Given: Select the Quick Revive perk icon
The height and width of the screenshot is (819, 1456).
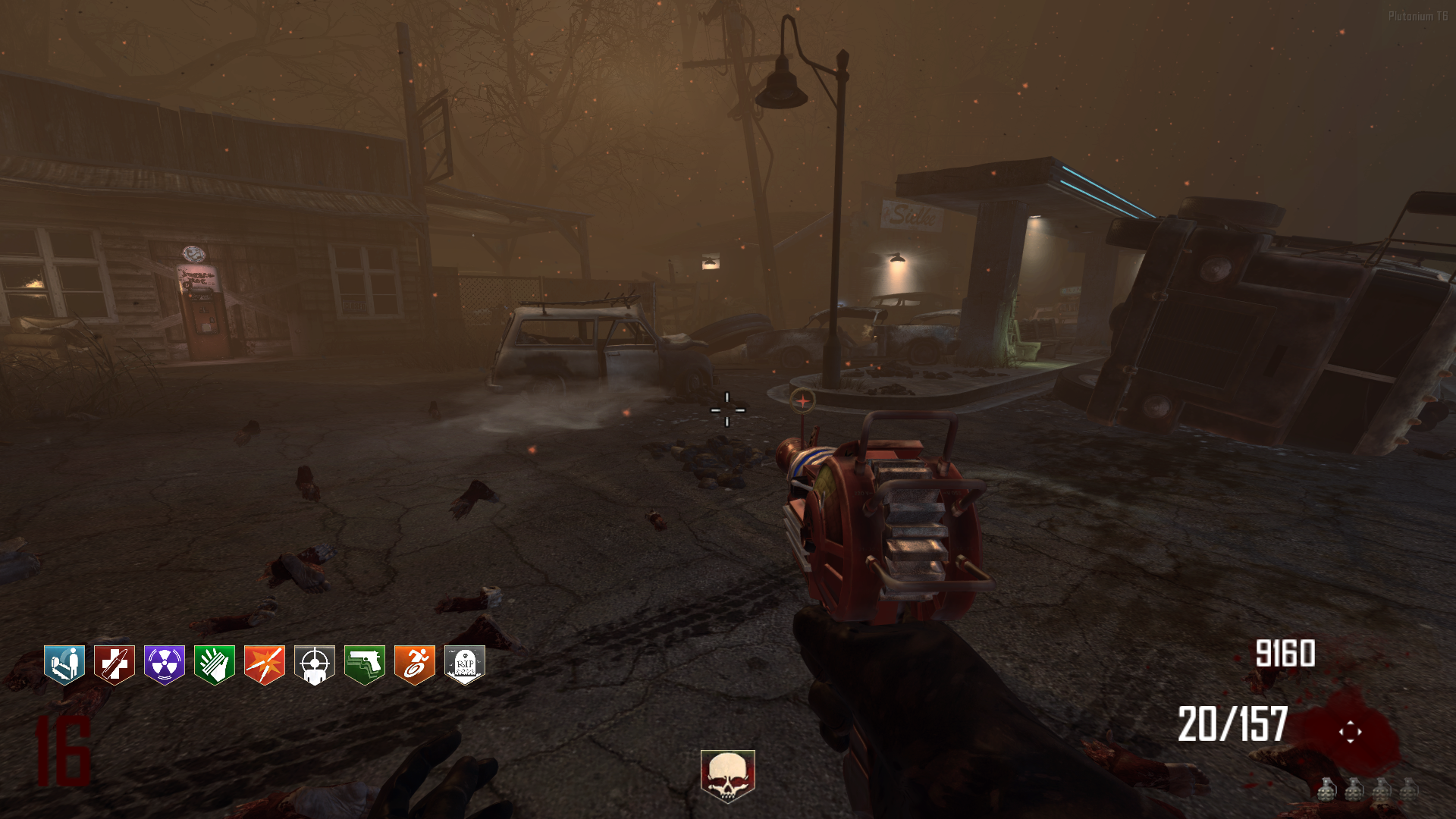Looking at the screenshot, I should [64, 665].
